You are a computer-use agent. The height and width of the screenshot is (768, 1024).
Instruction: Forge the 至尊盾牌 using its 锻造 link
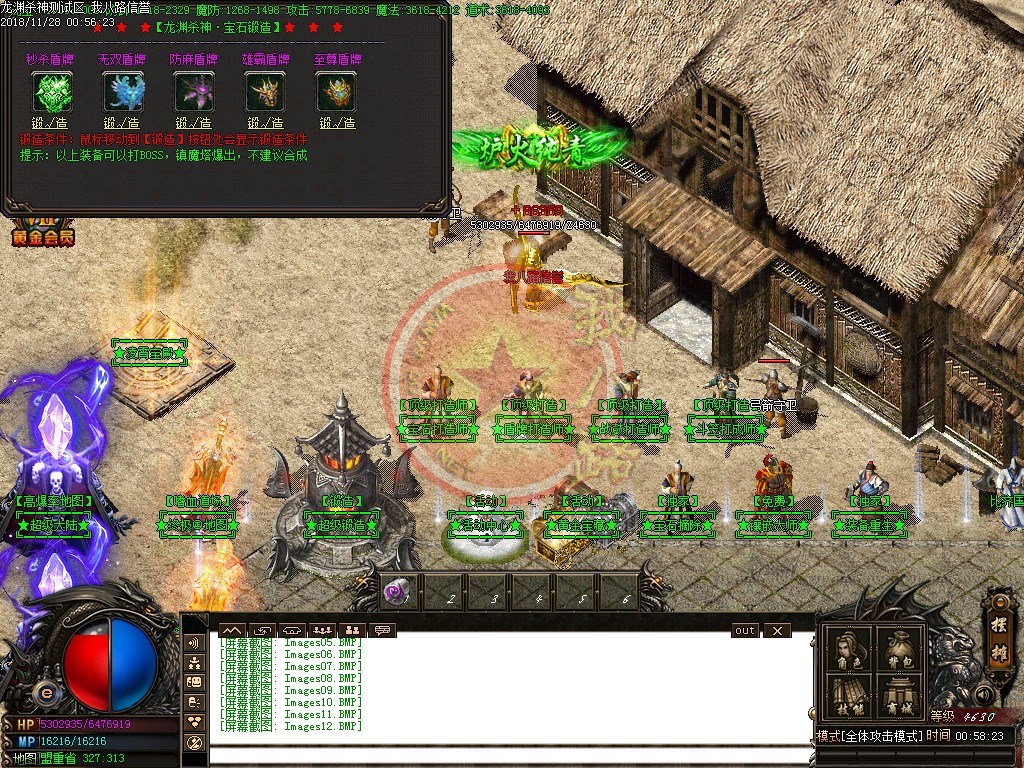337,123
